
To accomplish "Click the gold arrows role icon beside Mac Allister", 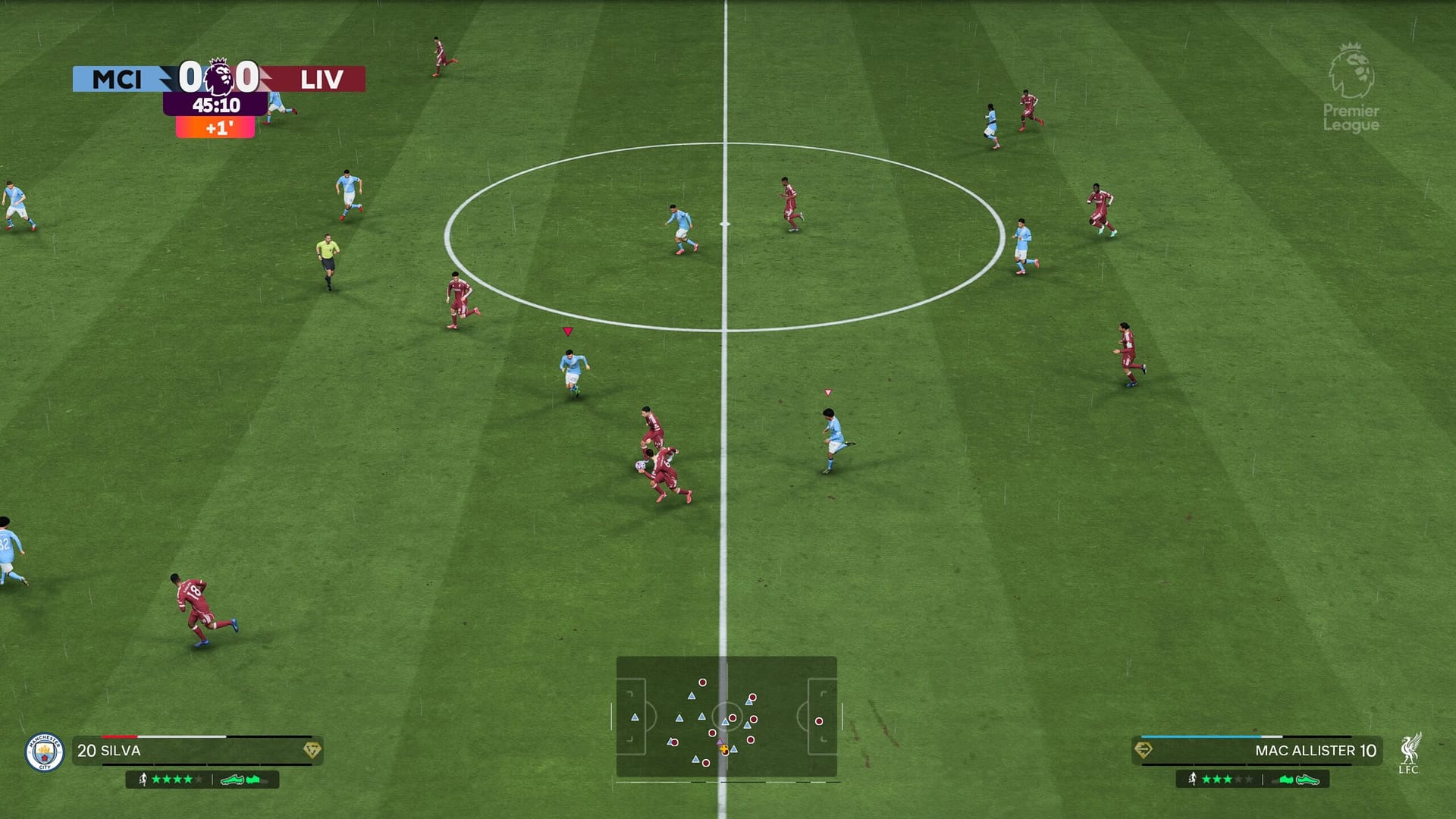I will (x=1143, y=748).
